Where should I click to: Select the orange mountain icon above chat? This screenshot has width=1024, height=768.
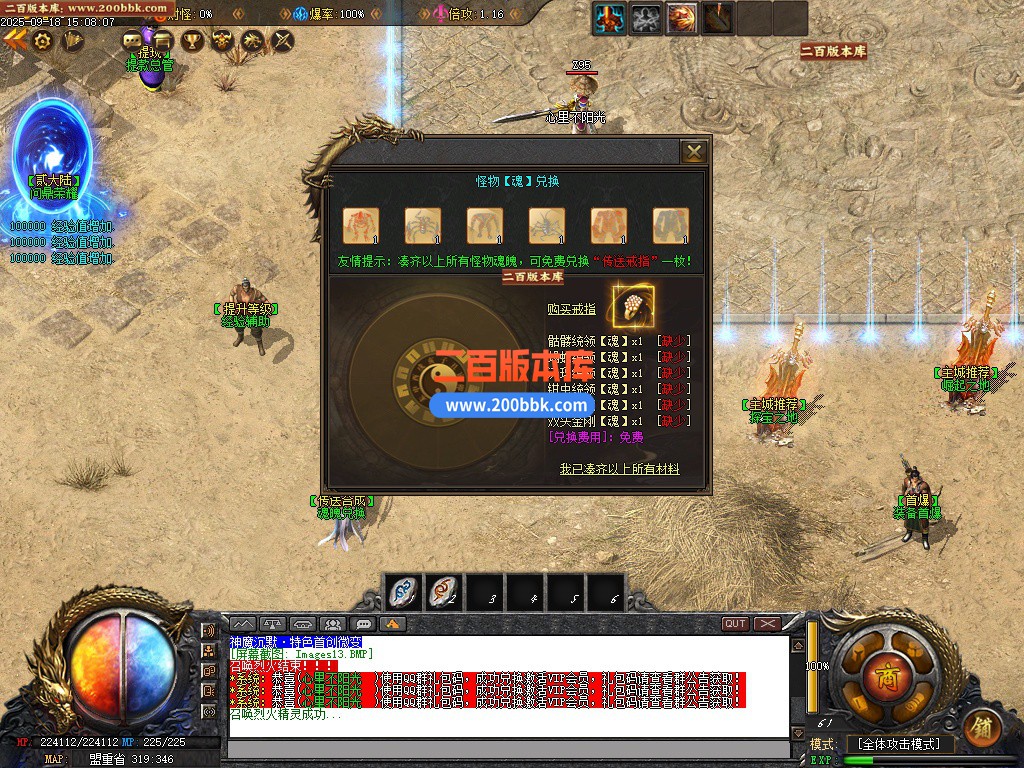point(393,624)
